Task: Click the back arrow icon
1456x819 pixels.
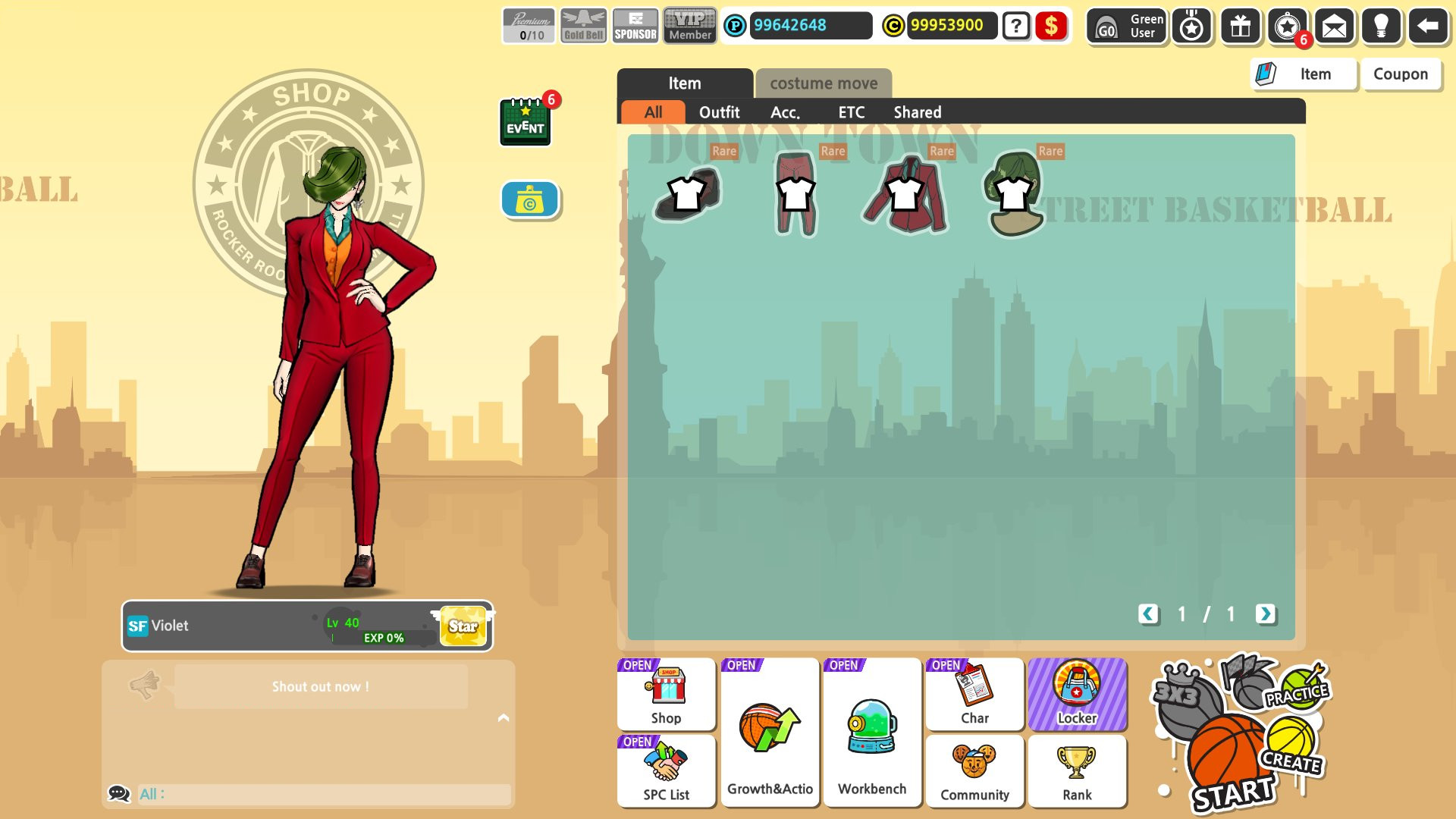Action: pos(1428,26)
